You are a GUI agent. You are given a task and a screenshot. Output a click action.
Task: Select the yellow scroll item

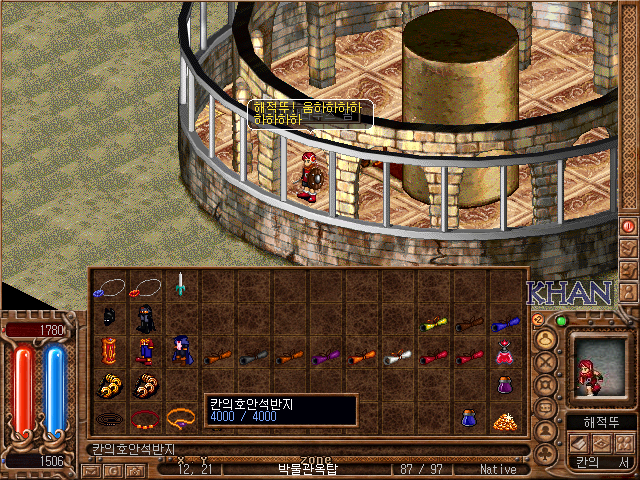pyautogui.click(x=432, y=323)
